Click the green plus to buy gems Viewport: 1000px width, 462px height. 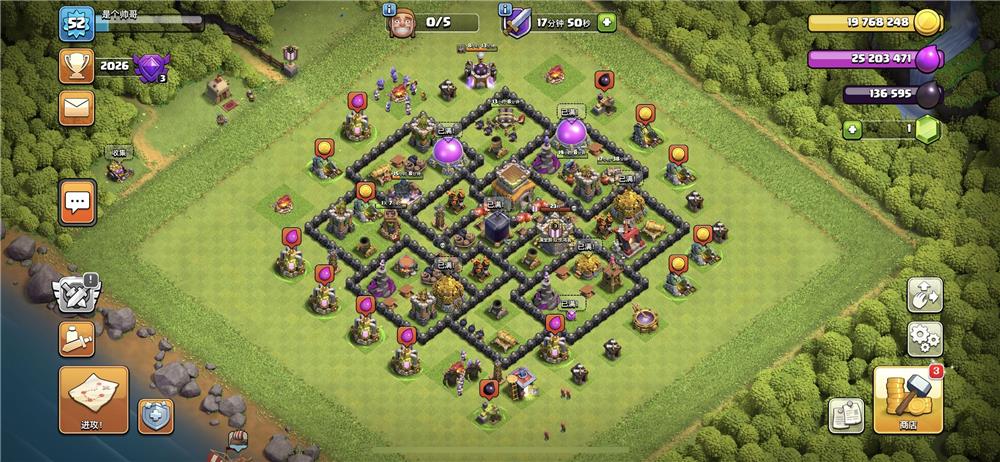(851, 129)
